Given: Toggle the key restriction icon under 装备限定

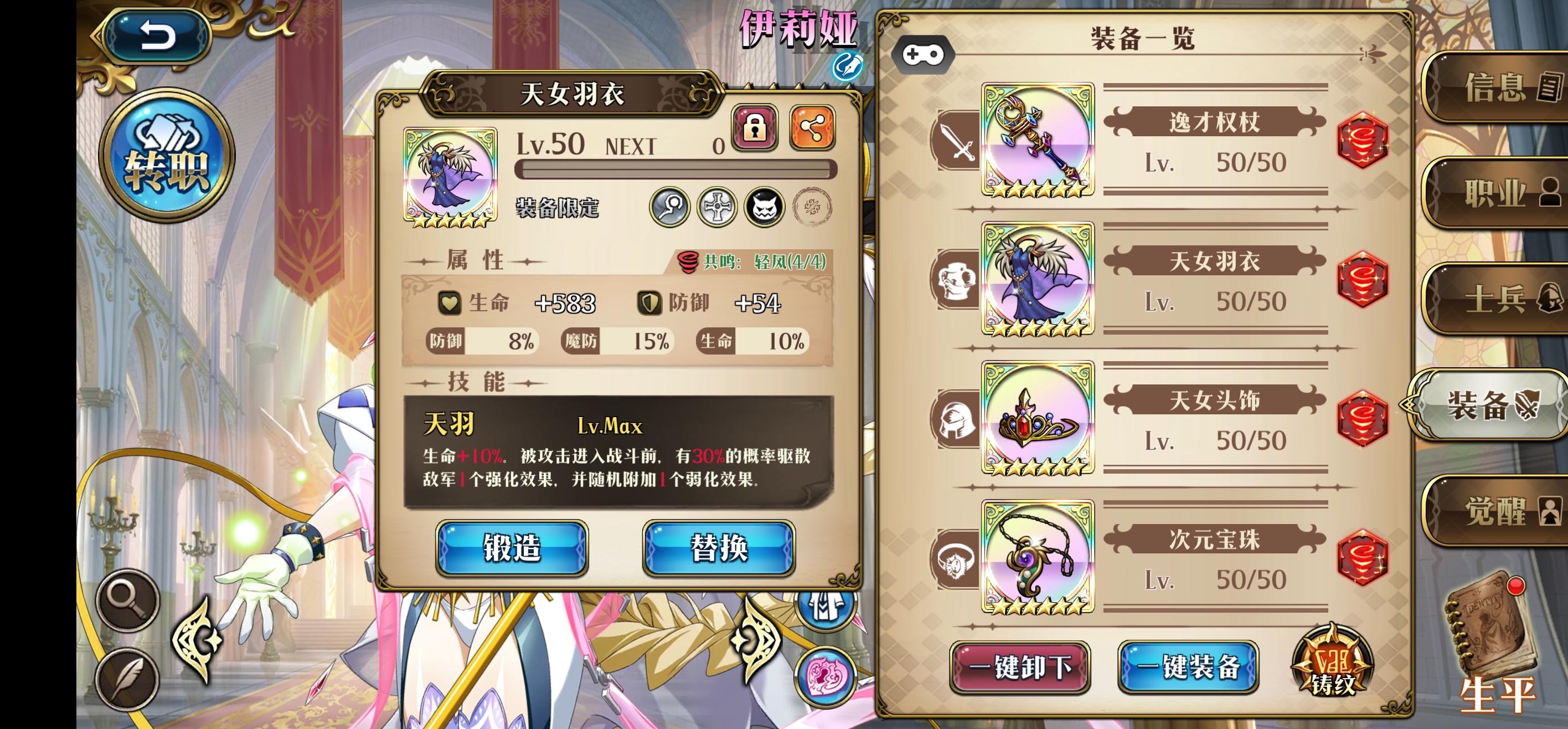Looking at the screenshot, I should [670, 207].
